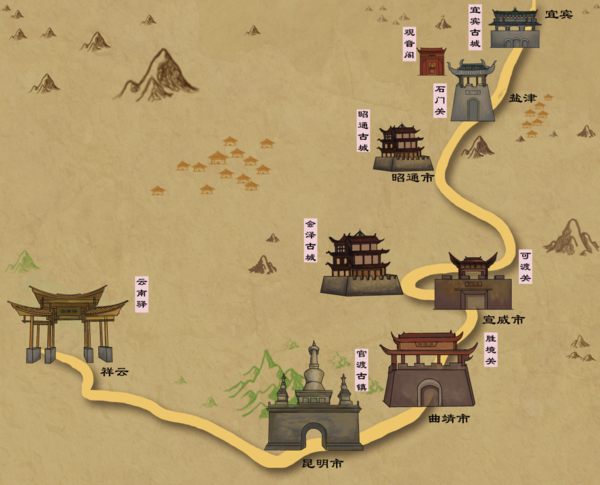Select the 昭通古城 pagoda building
Screen dimensions: 600x485
click(402, 148)
